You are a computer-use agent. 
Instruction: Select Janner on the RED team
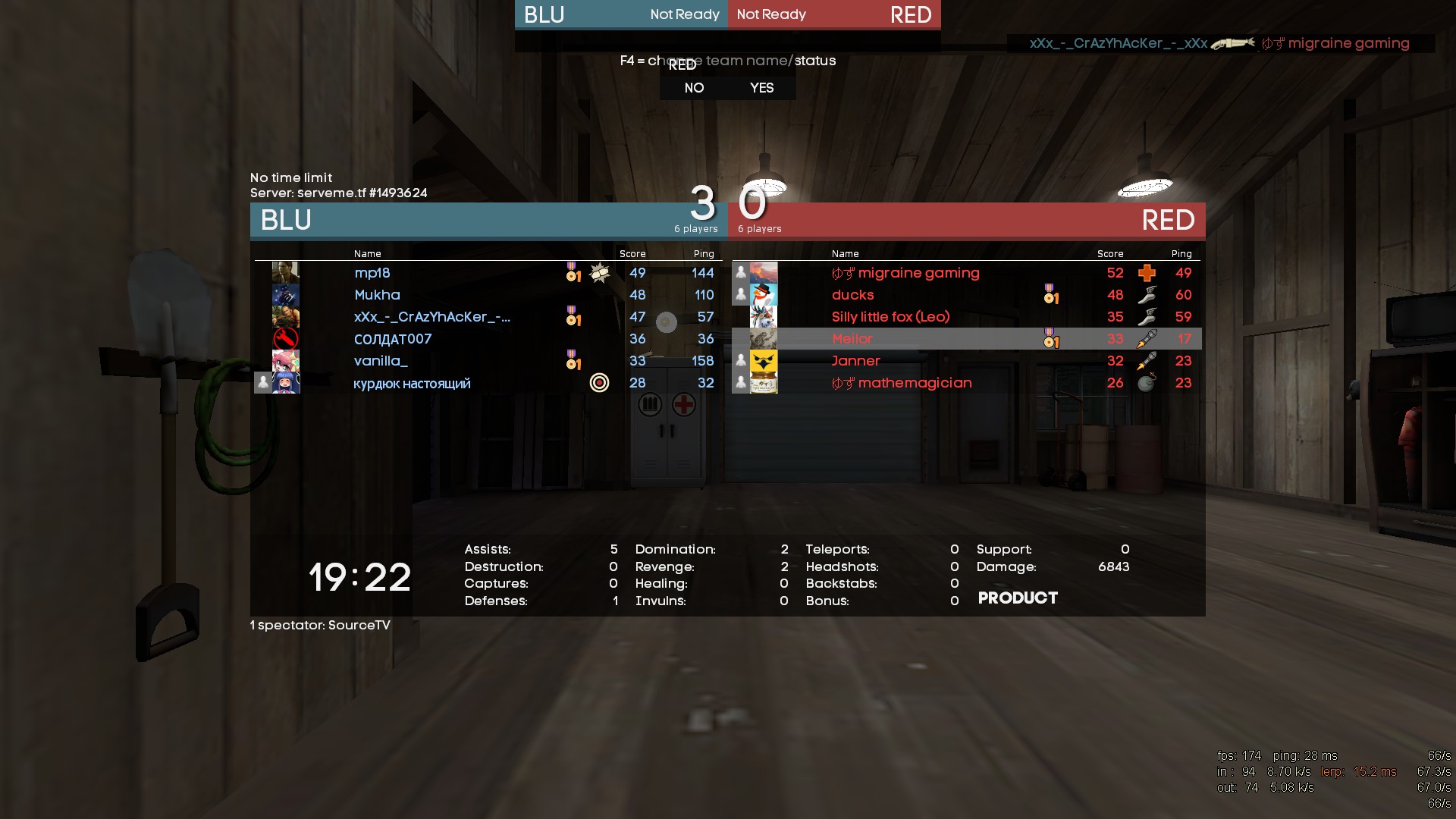(855, 361)
